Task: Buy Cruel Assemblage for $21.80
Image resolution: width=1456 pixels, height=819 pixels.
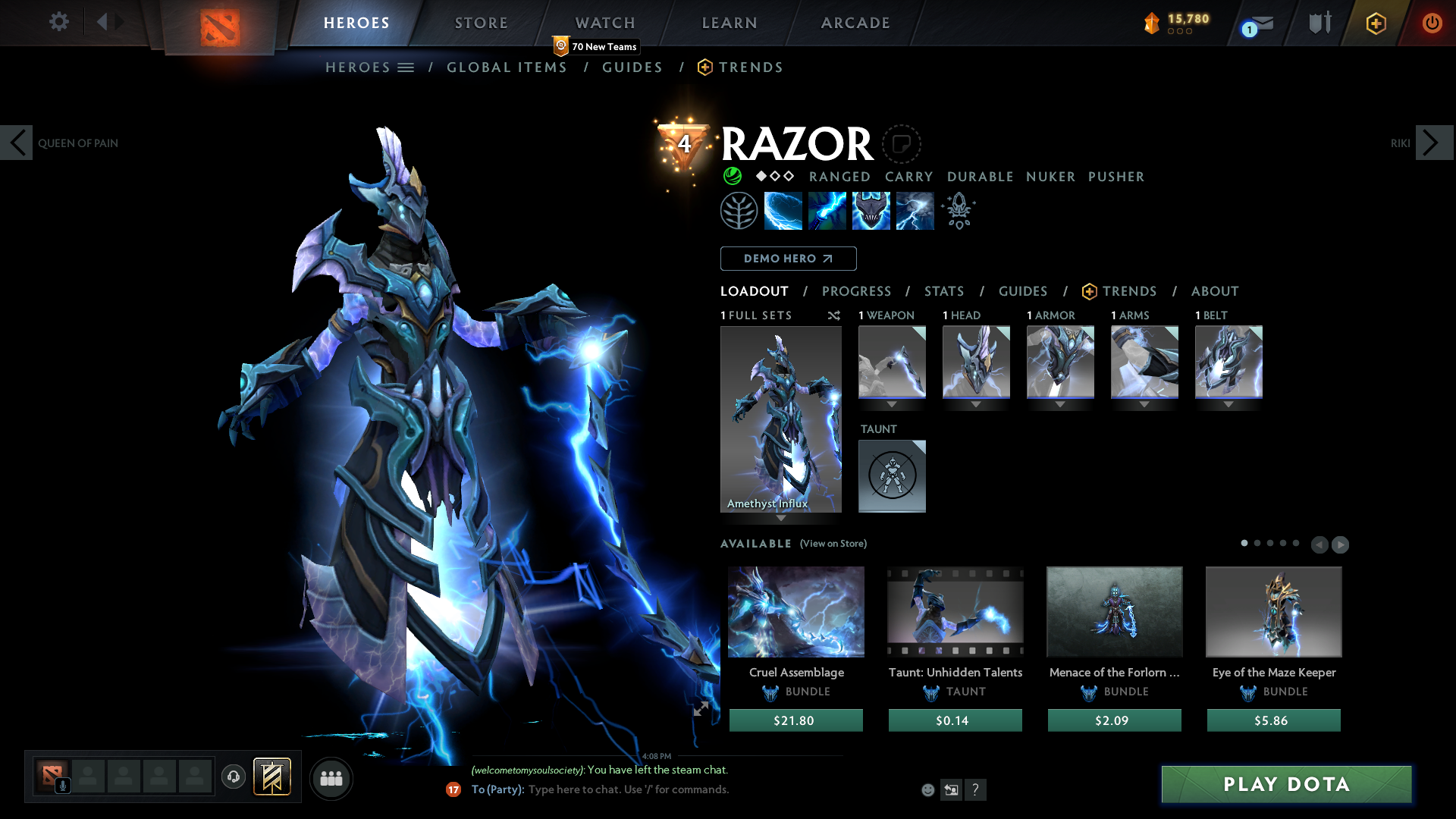Action: click(795, 720)
